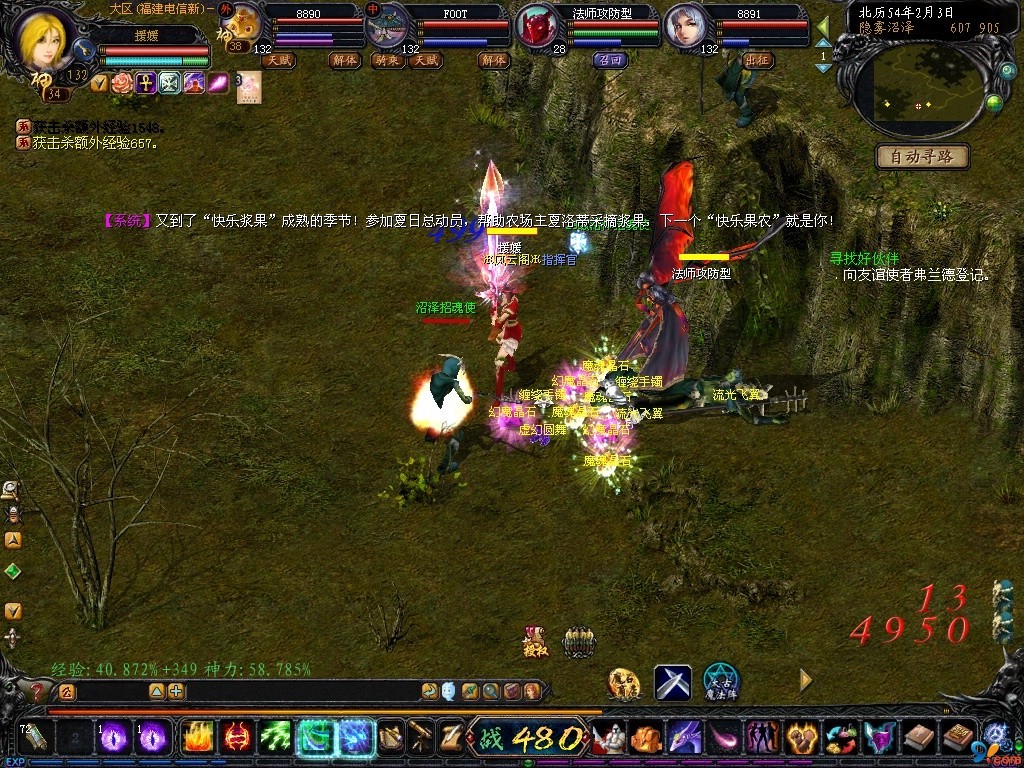Expand the arrow beside the magic circle icon
Screen dimensions: 1024x768
[x=805, y=681]
